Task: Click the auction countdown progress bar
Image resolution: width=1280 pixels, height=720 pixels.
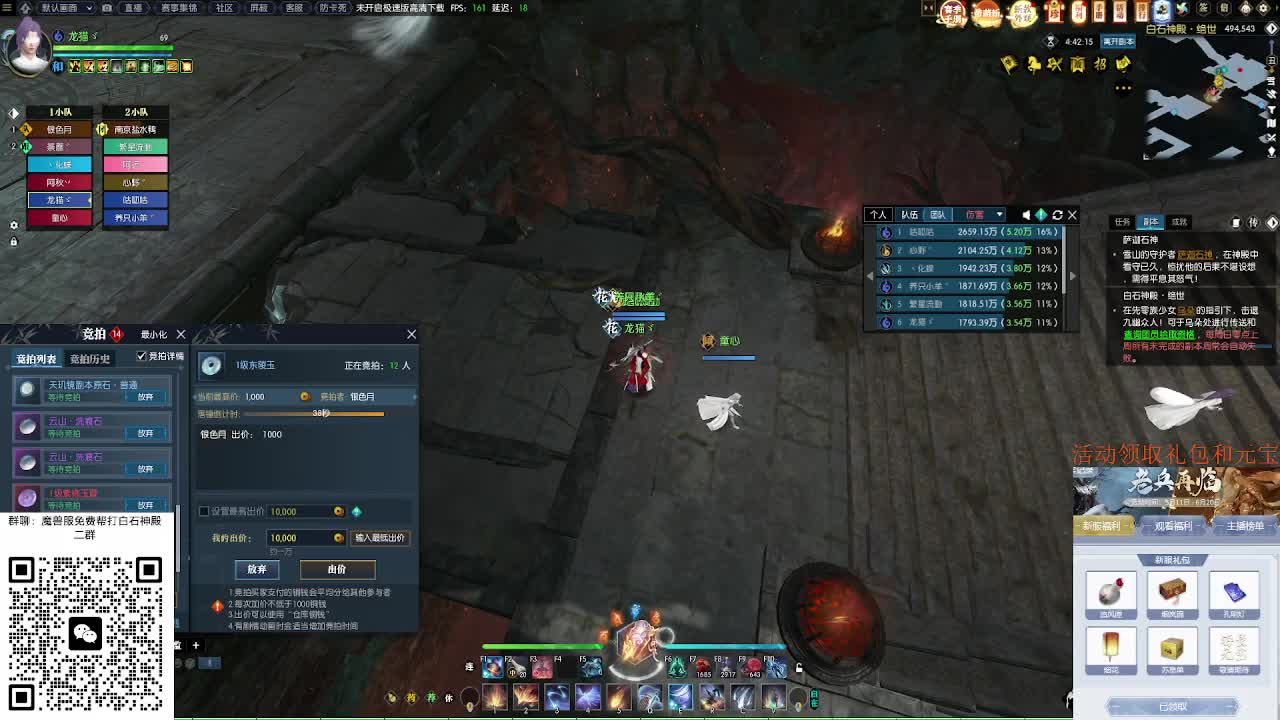Action: coord(315,414)
